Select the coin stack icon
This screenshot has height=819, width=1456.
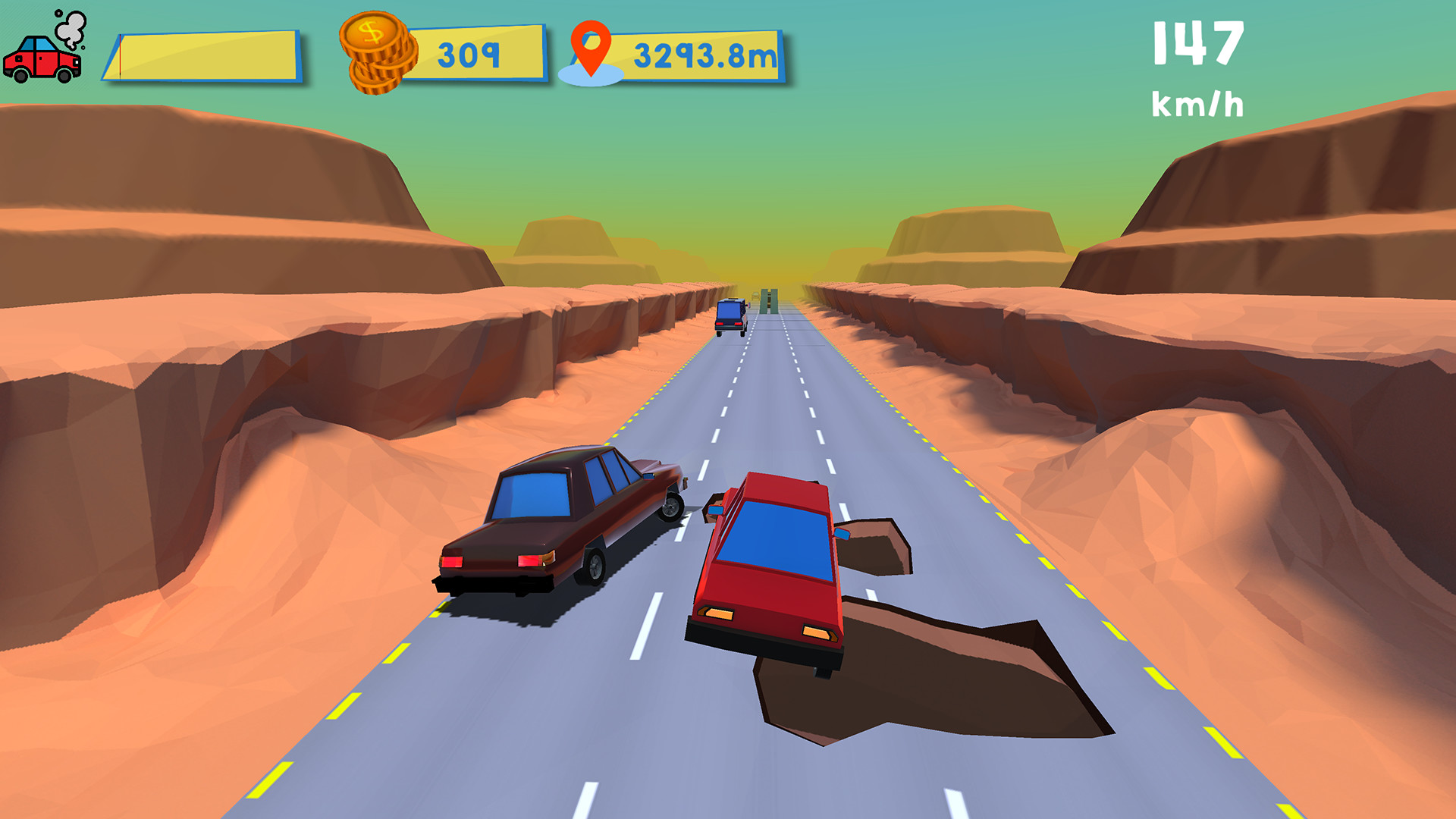377,55
